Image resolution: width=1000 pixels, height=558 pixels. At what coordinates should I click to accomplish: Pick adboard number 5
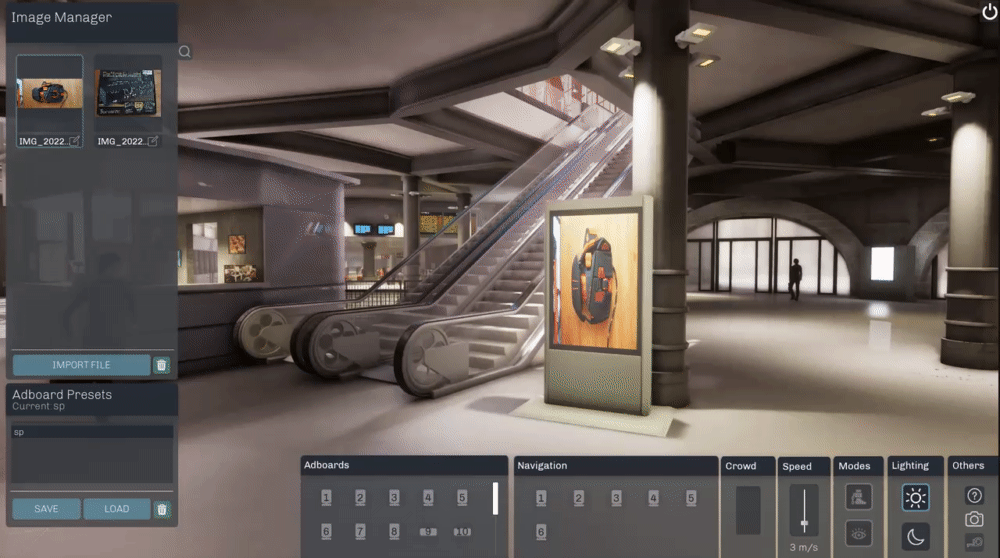[462, 497]
